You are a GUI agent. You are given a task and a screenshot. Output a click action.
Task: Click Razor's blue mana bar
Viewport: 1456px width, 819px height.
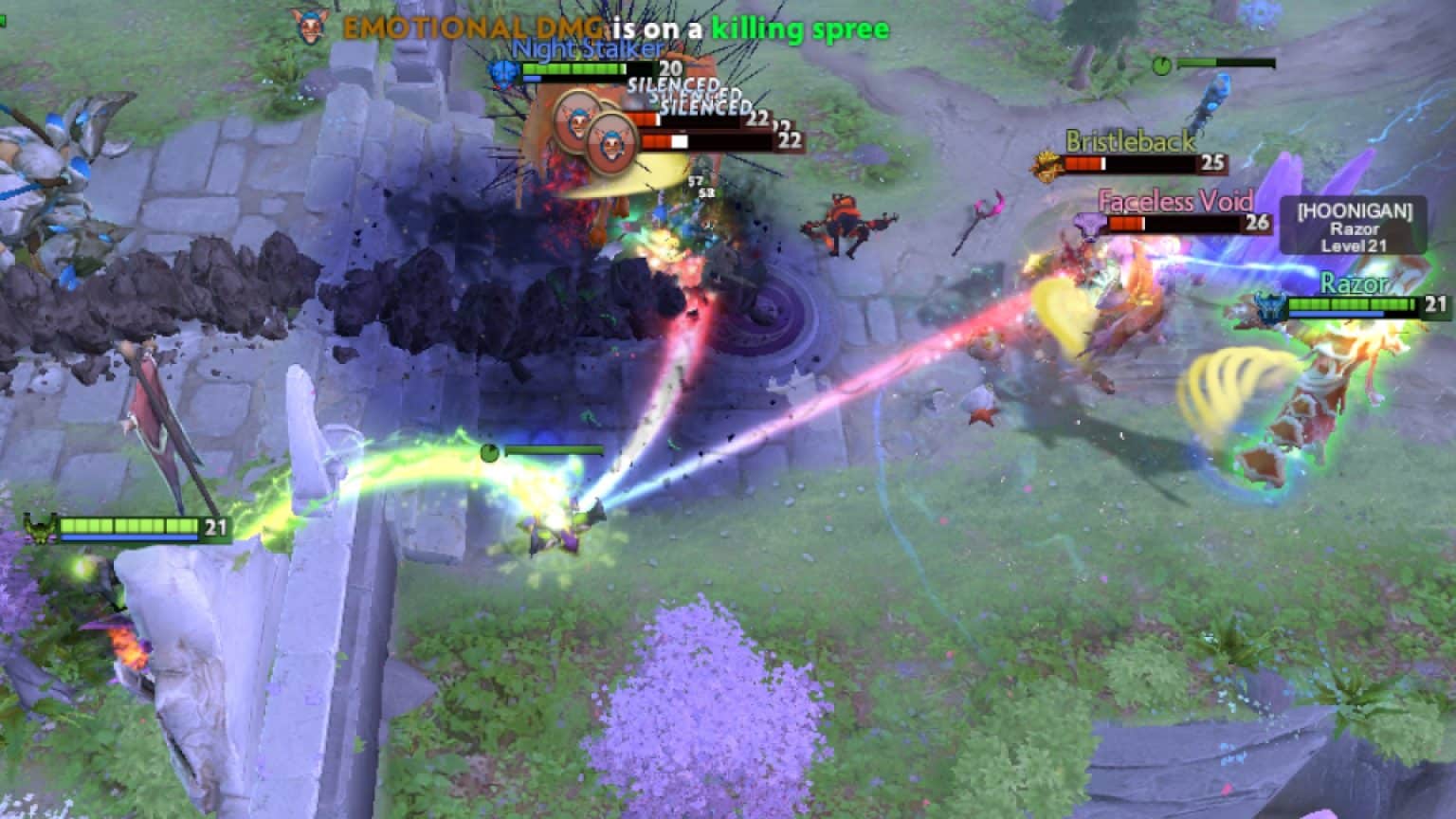pos(1338,313)
